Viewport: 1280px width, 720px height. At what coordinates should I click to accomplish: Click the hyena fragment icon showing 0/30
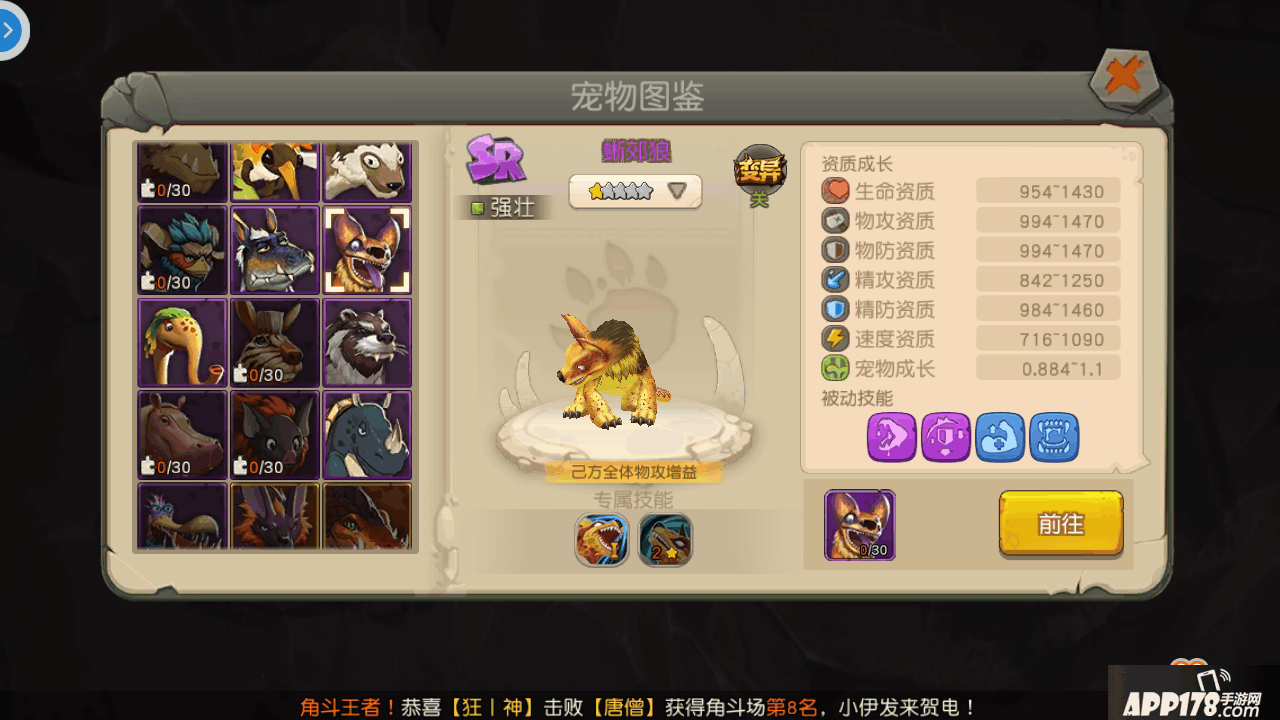coord(859,525)
